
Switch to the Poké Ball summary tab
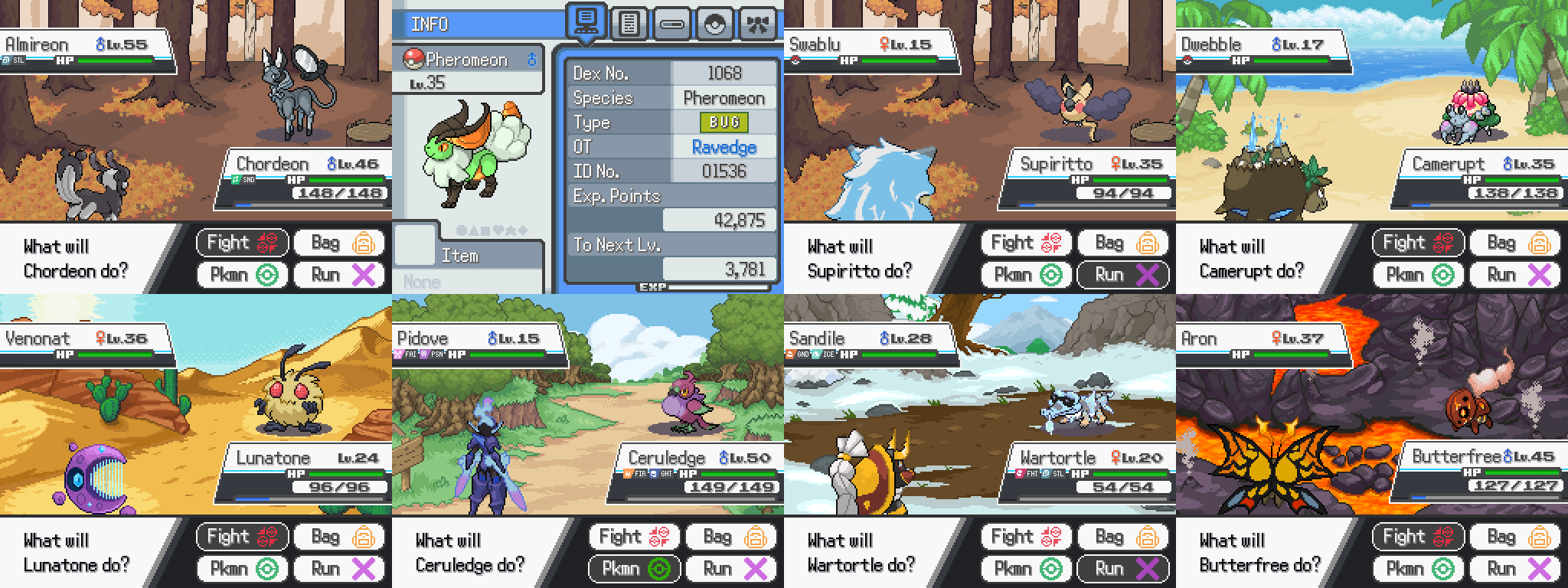[x=714, y=24]
